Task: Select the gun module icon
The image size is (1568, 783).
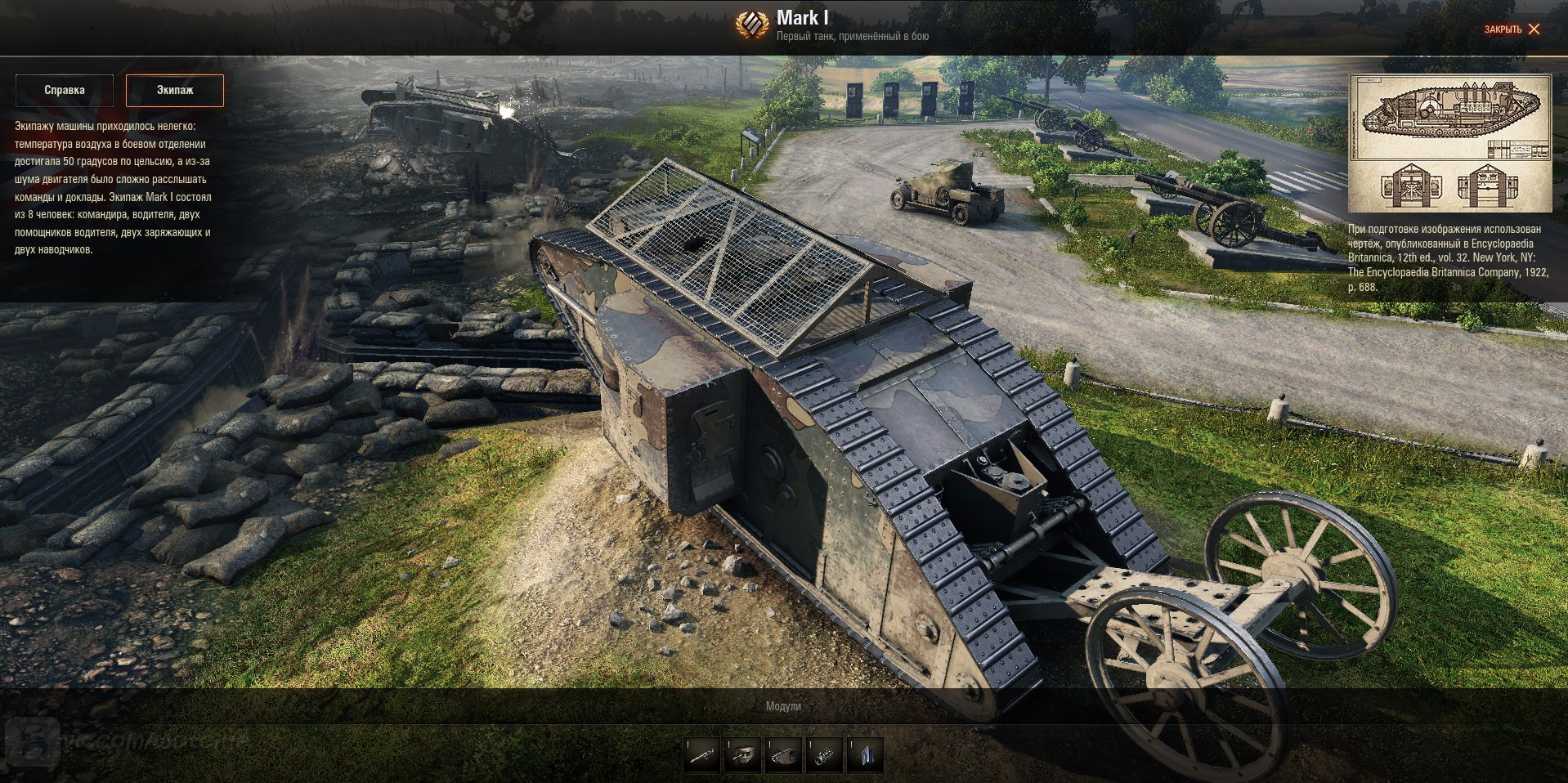Action: coord(702,755)
